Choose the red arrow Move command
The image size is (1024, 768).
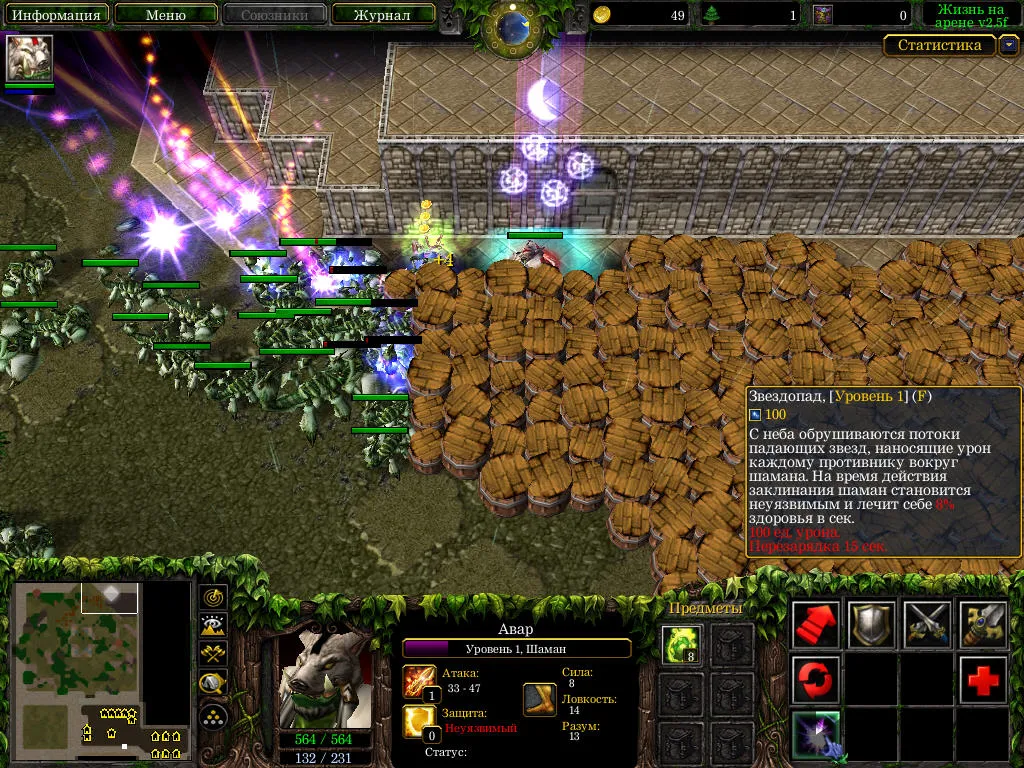[816, 625]
